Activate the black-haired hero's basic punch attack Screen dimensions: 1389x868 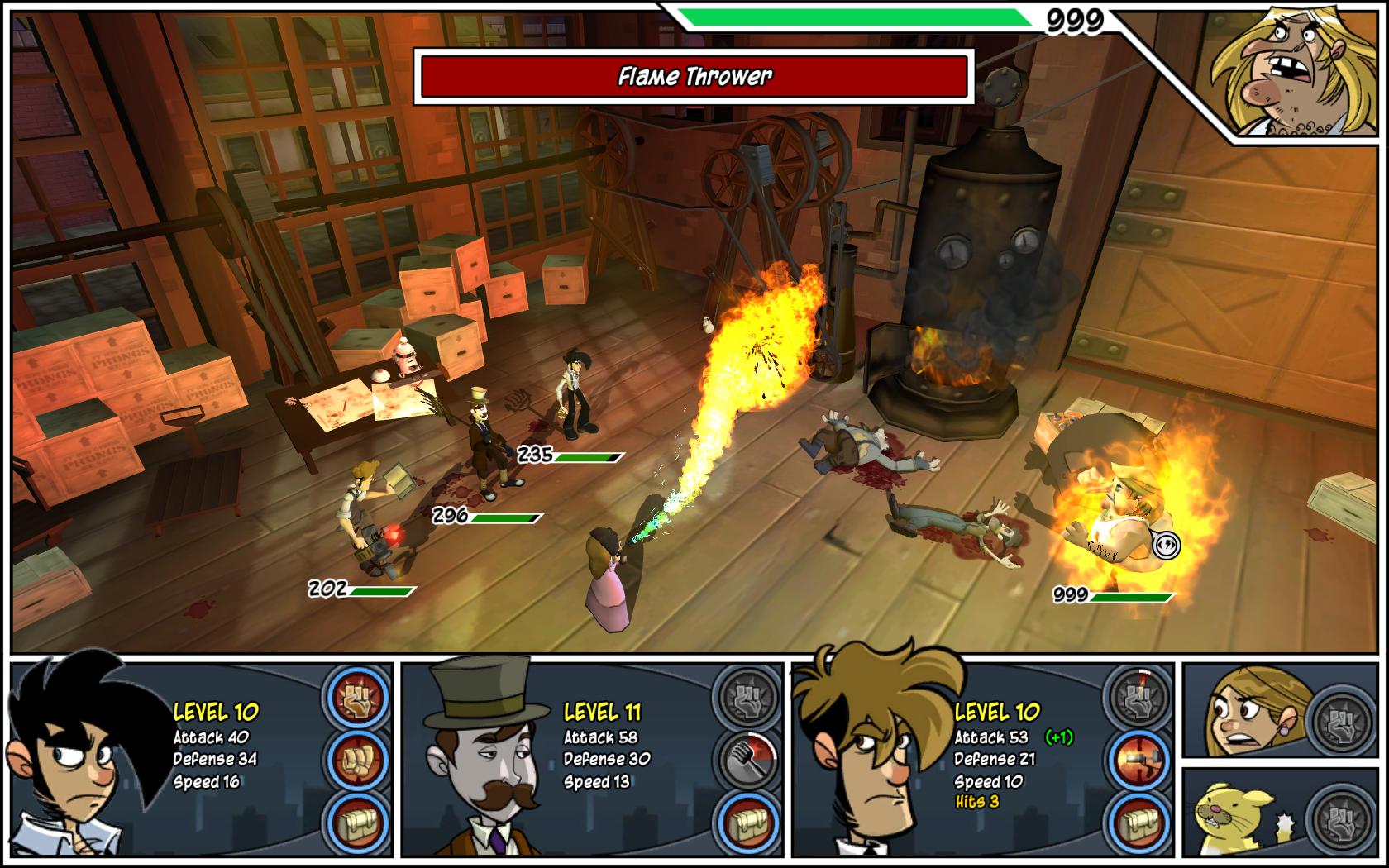pyautogui.click(x=358, y=757)
